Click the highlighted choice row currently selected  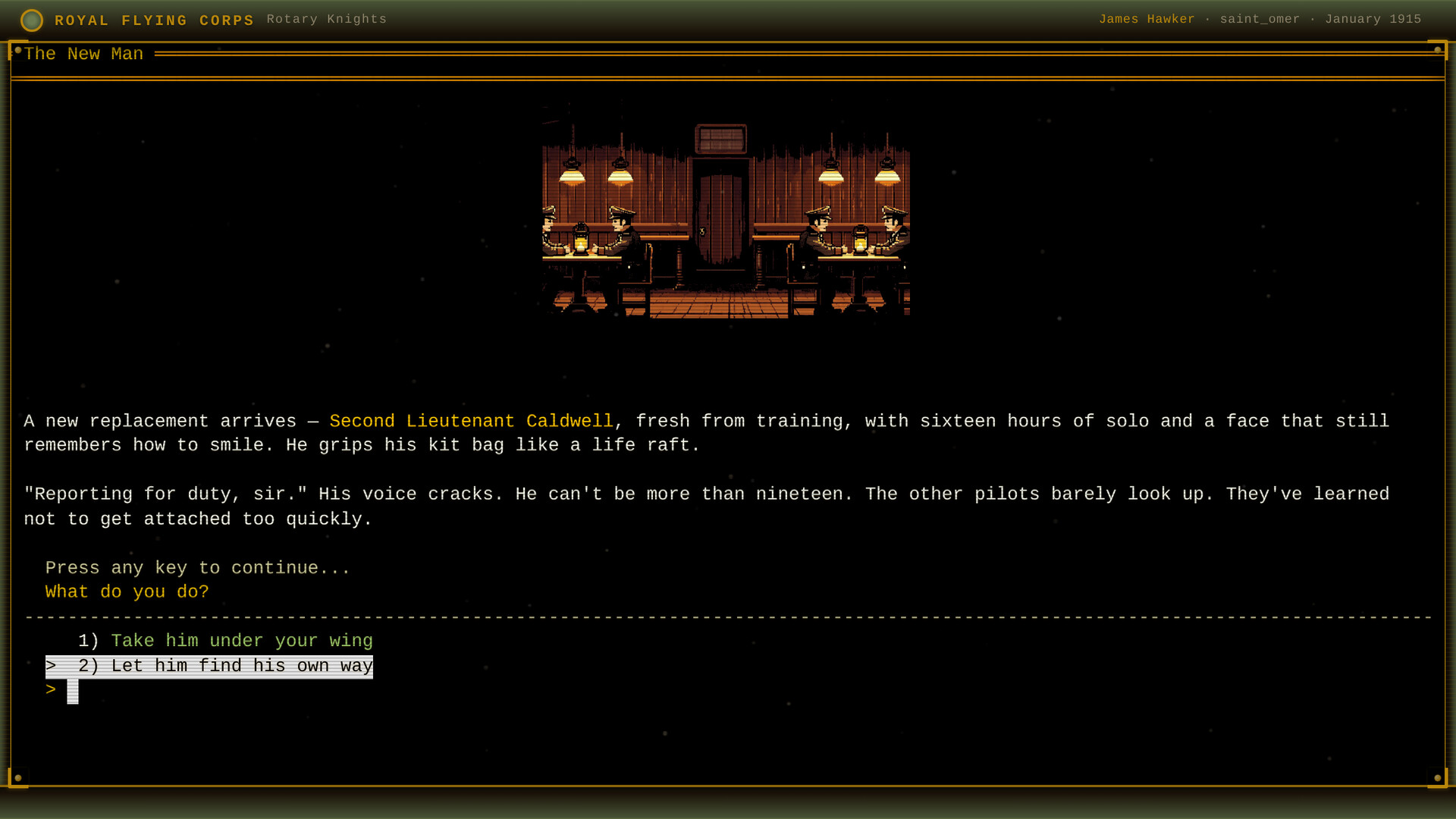209,666
